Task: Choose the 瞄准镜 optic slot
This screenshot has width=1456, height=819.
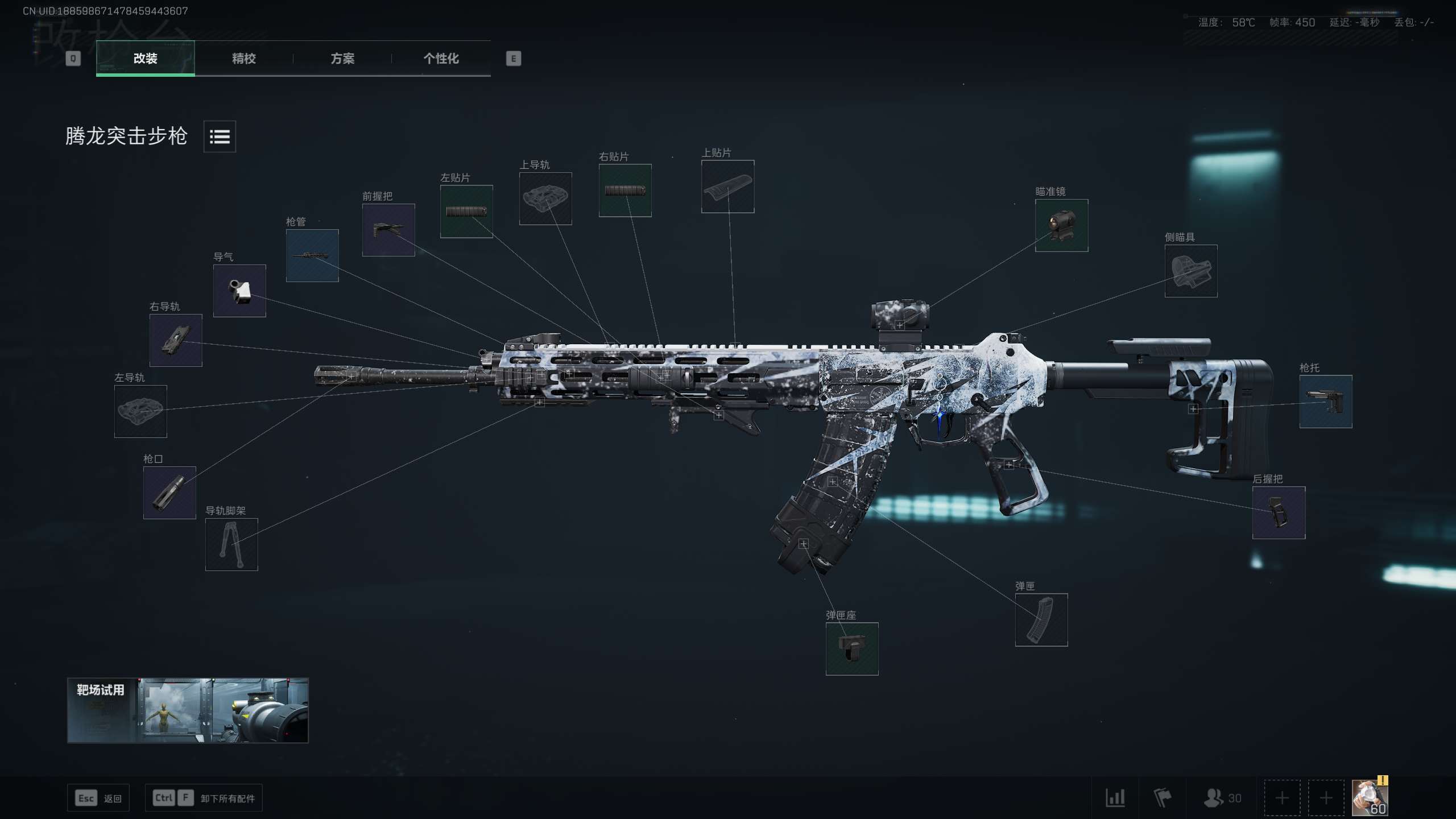Action: [1061, 225]
